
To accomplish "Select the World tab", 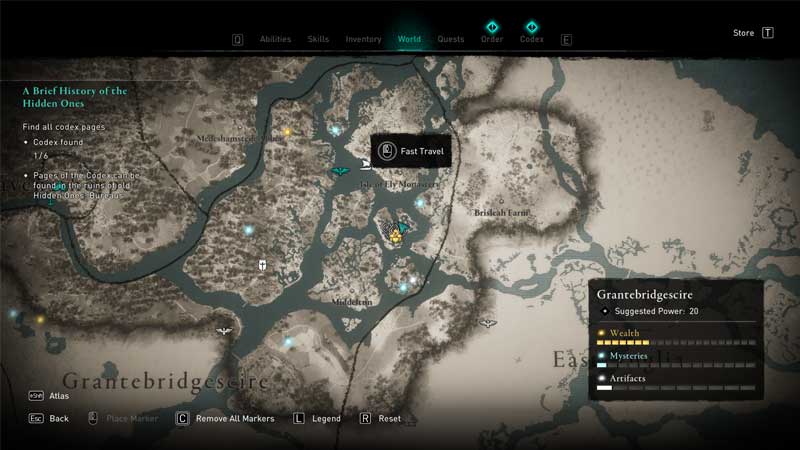I will pos(409,39).
